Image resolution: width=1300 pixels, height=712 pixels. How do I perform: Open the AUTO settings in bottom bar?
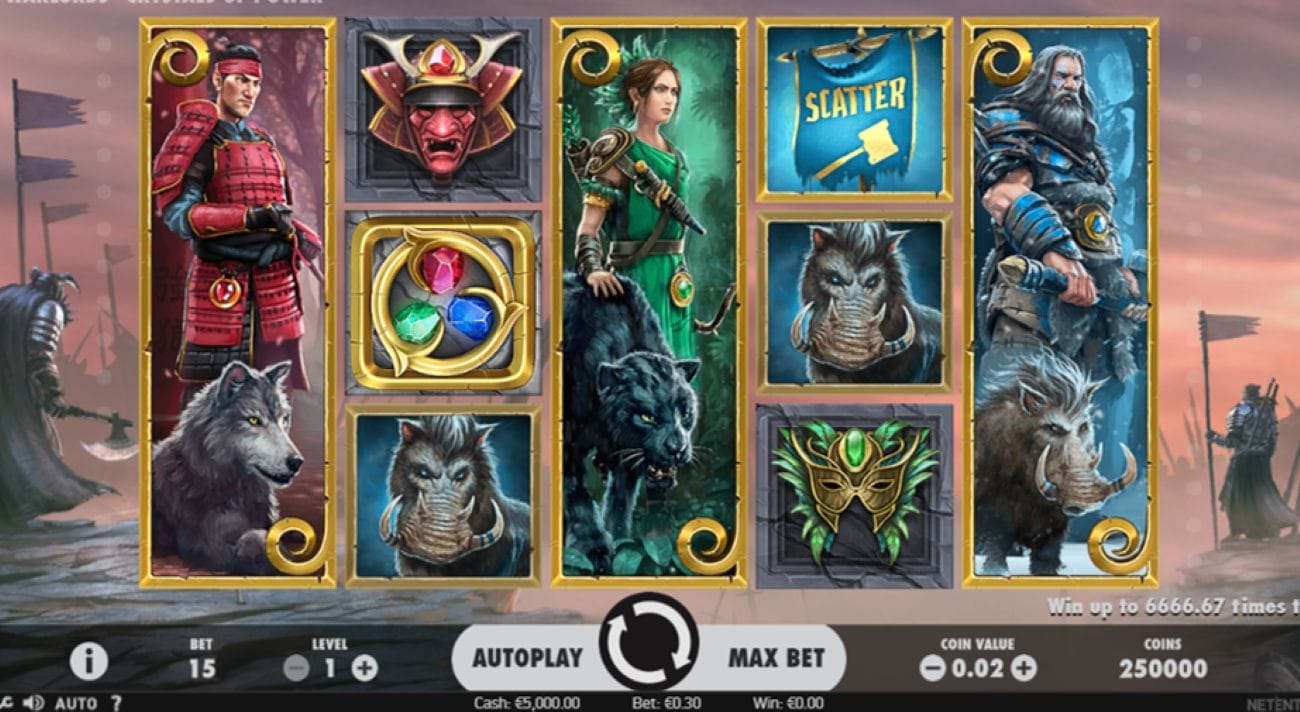coord(76,703)
